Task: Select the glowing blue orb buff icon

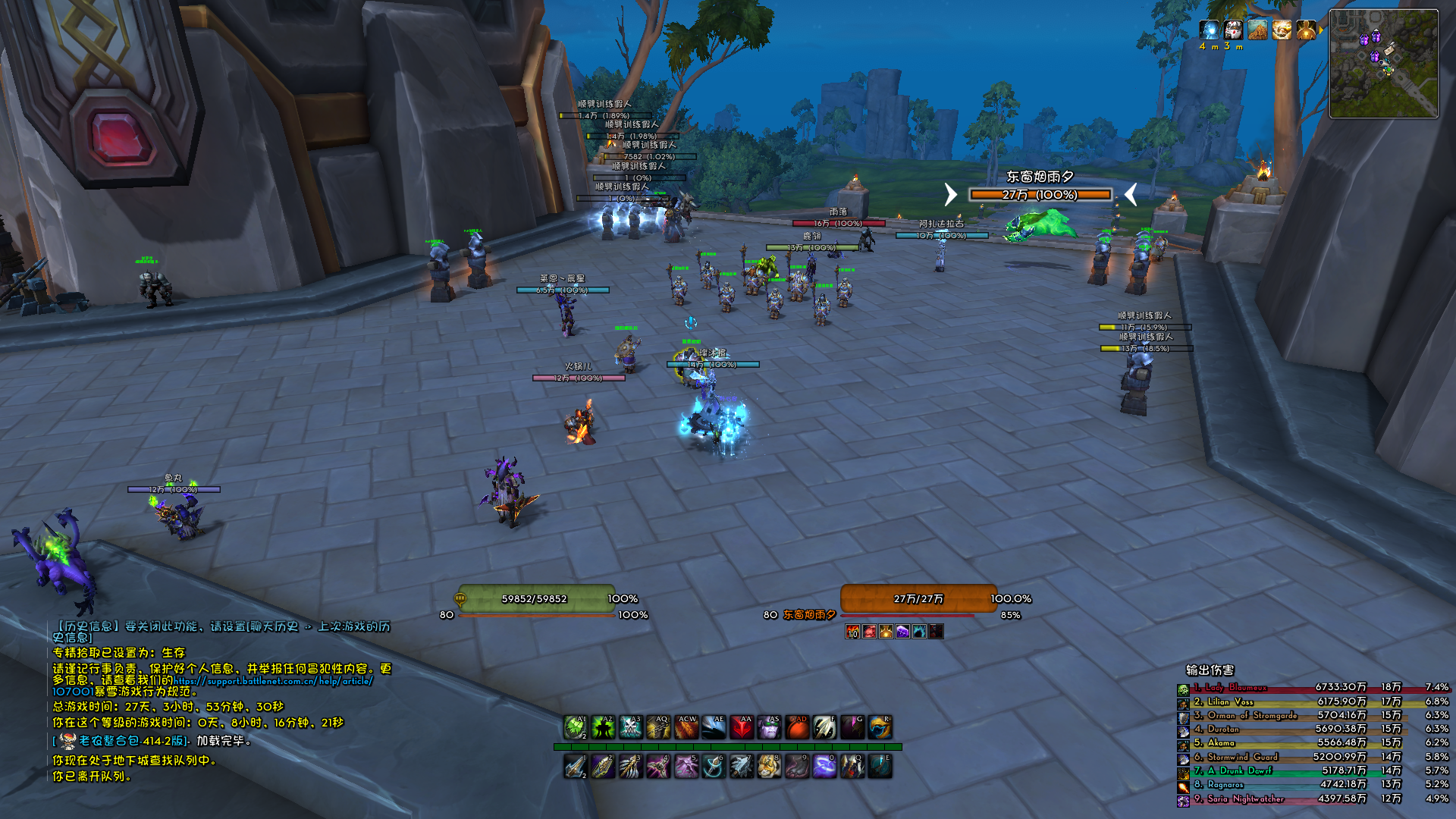Action: pos(1209,30)
